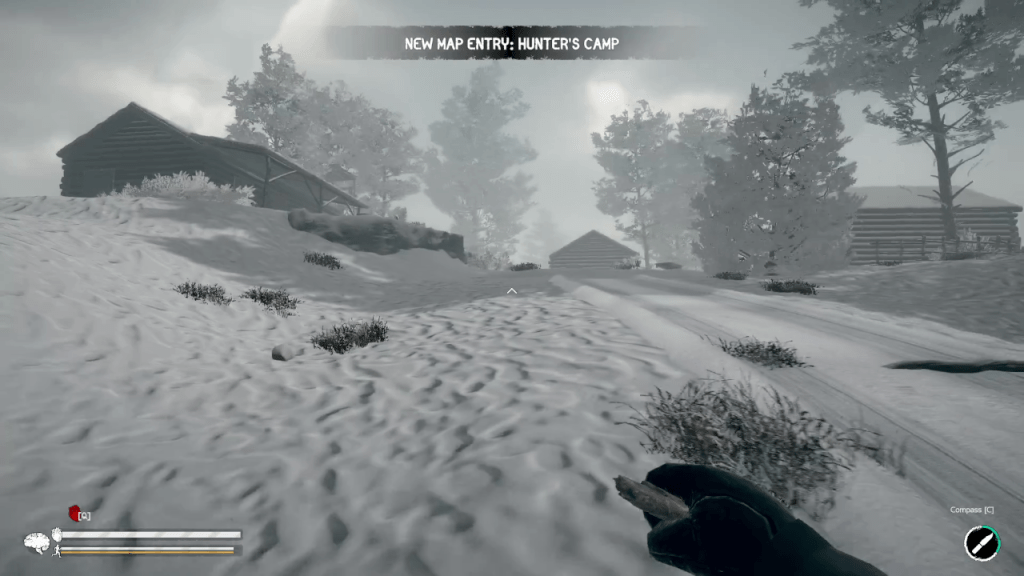Select the white brain sanity icon
Viewport: 1024px width, 576px height.
pos(37,543)
